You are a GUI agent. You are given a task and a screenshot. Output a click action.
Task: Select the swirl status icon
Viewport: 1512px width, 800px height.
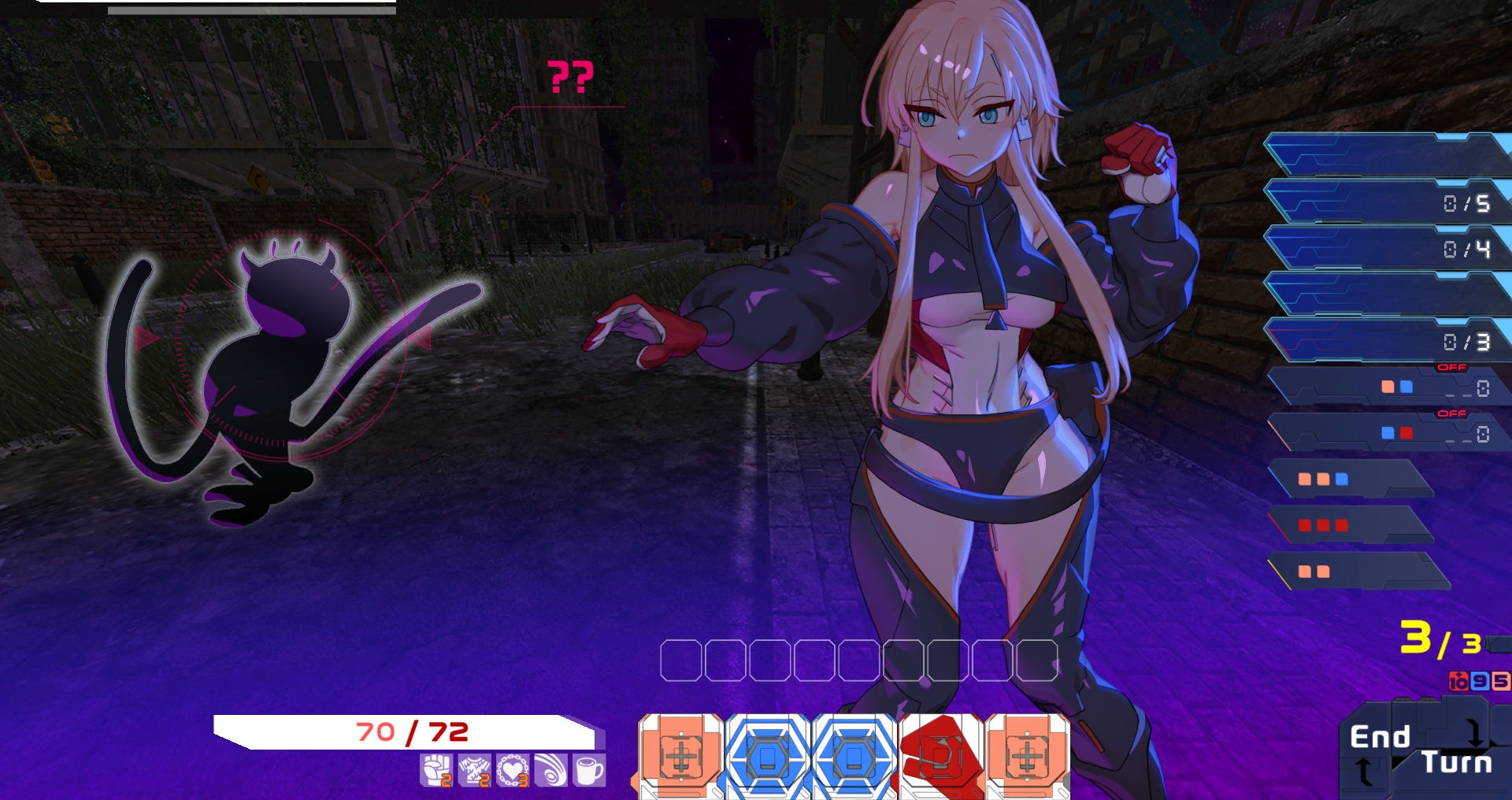(550, 770)
